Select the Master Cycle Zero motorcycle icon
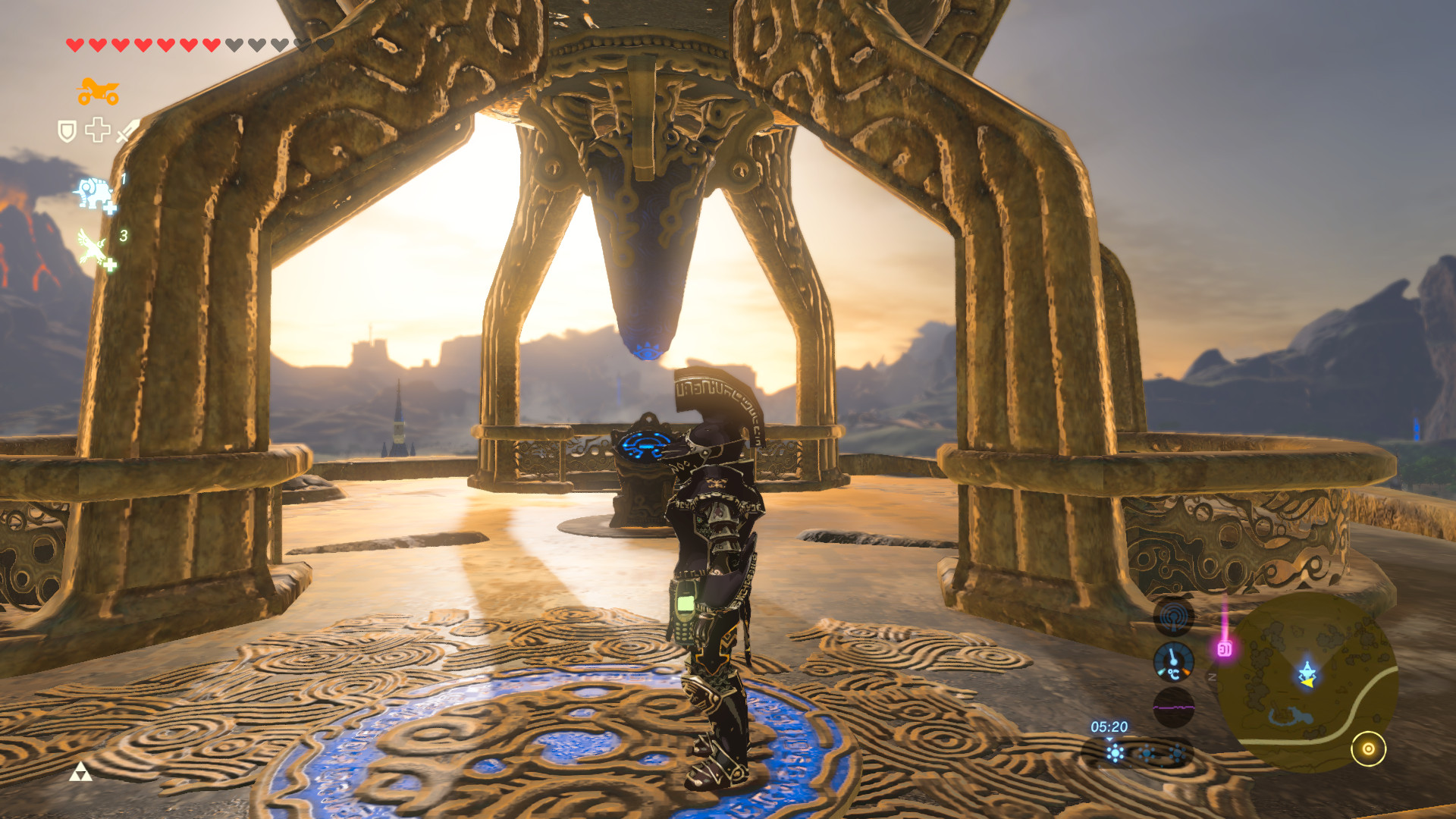The width and height of the screenshot is (1456, 819). [99, 90]
